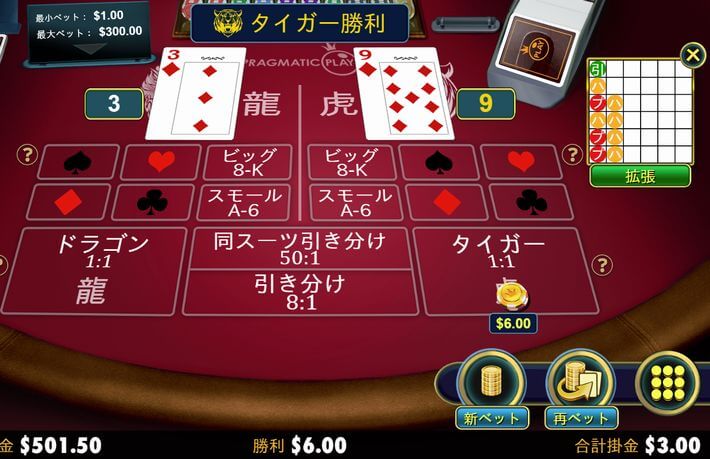This screenshot has width=710, height=459.
Task: Close the roadmap panel with the X
Action: (692, 55)
